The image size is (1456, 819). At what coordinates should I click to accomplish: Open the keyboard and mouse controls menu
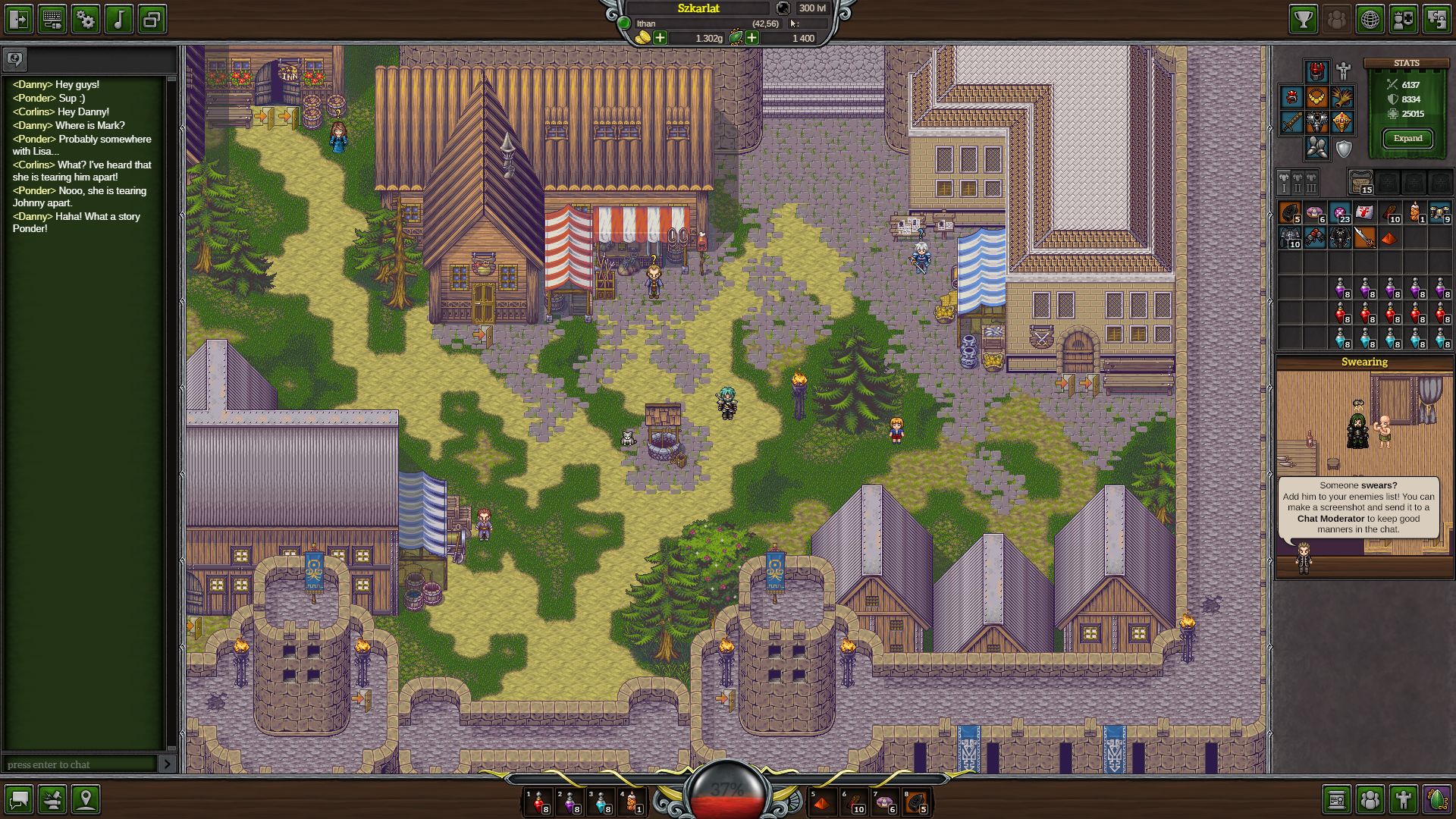coord(52,19)
